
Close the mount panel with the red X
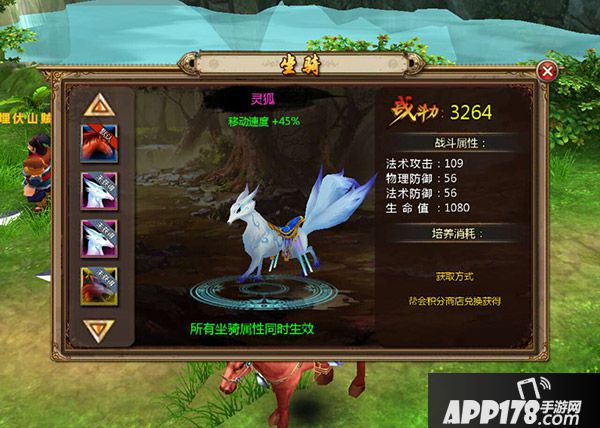(546, 71)
